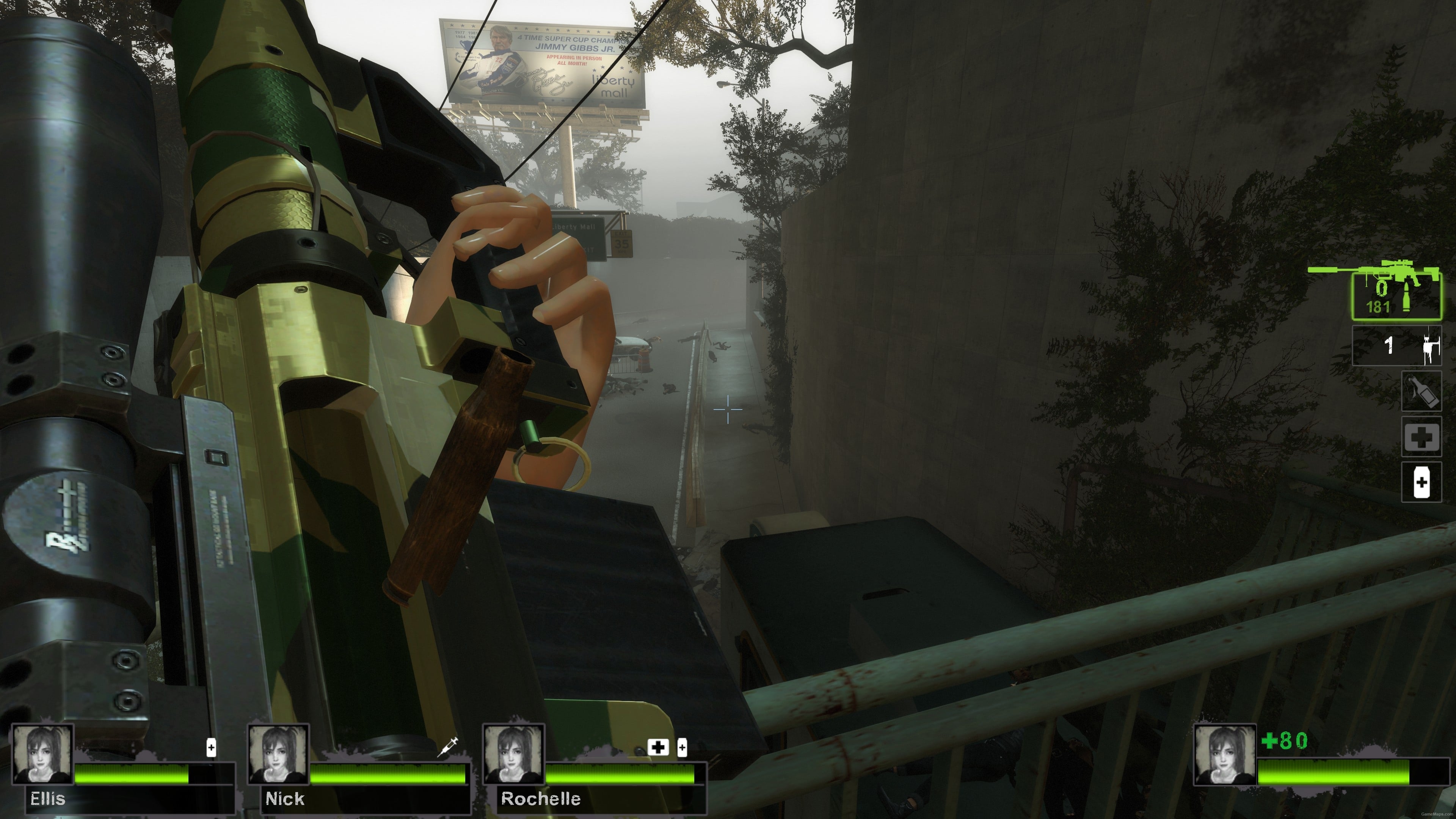Click the Jimmy Gibbs Jr. billboard

click(543, 62)
